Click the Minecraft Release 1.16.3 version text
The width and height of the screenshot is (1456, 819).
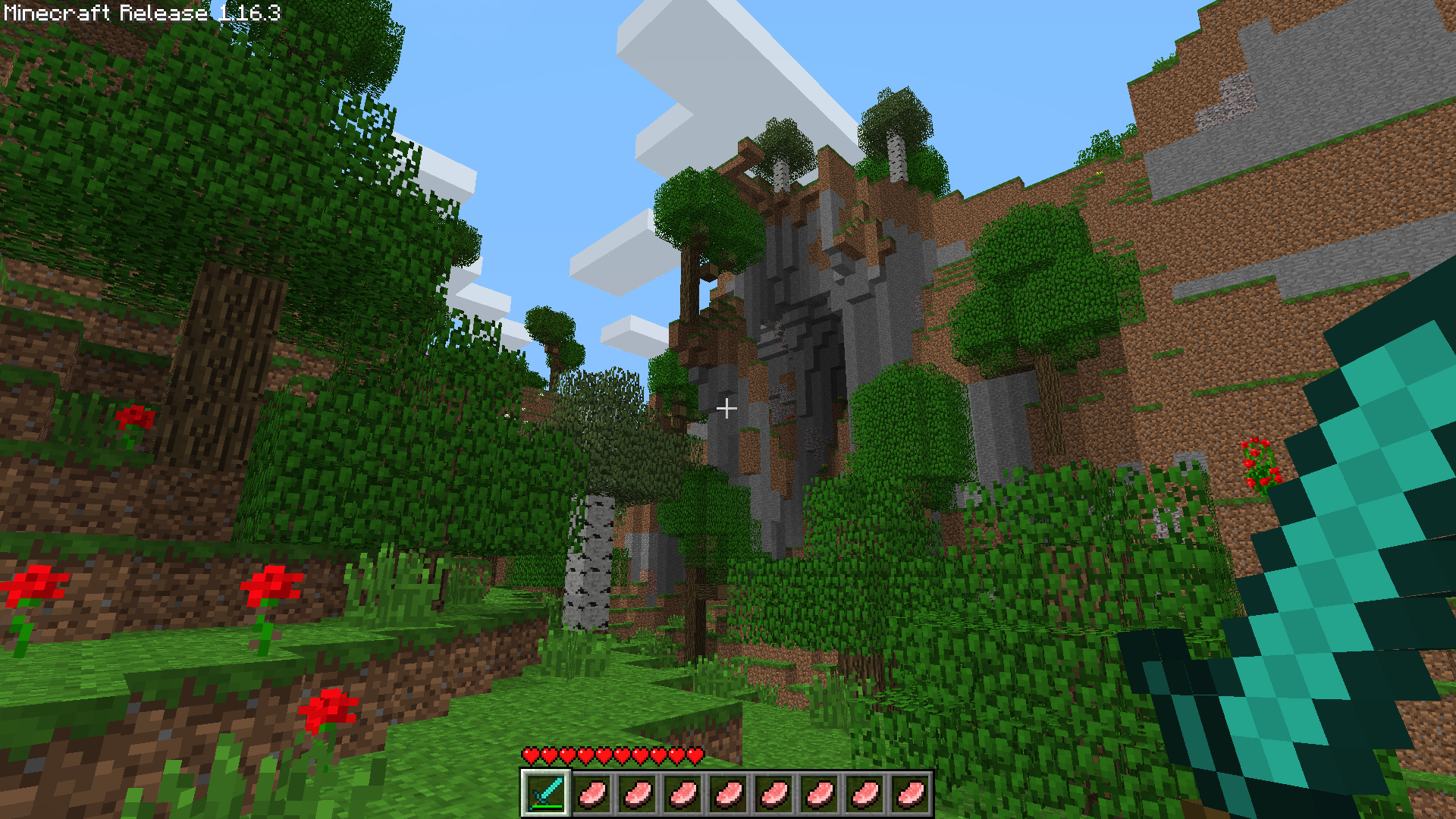[x=140, y=12]
